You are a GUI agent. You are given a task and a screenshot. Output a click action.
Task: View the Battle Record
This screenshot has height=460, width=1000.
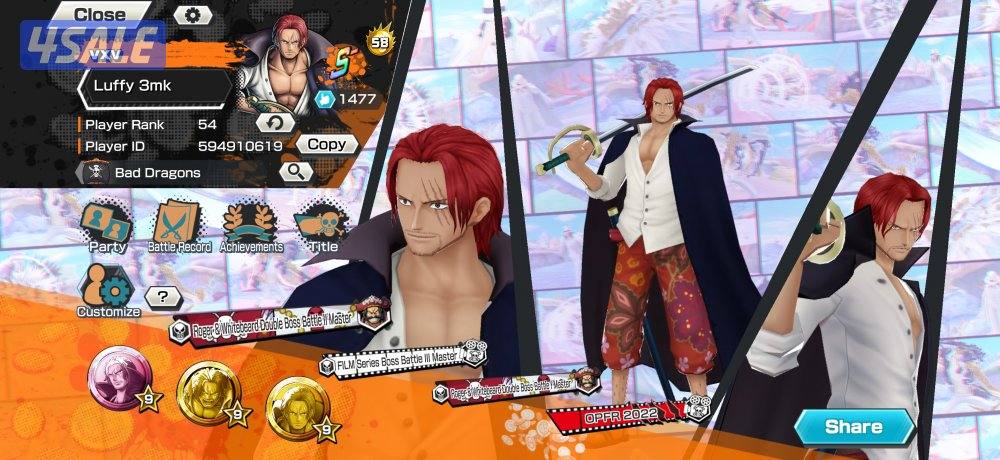click(177, 227)
